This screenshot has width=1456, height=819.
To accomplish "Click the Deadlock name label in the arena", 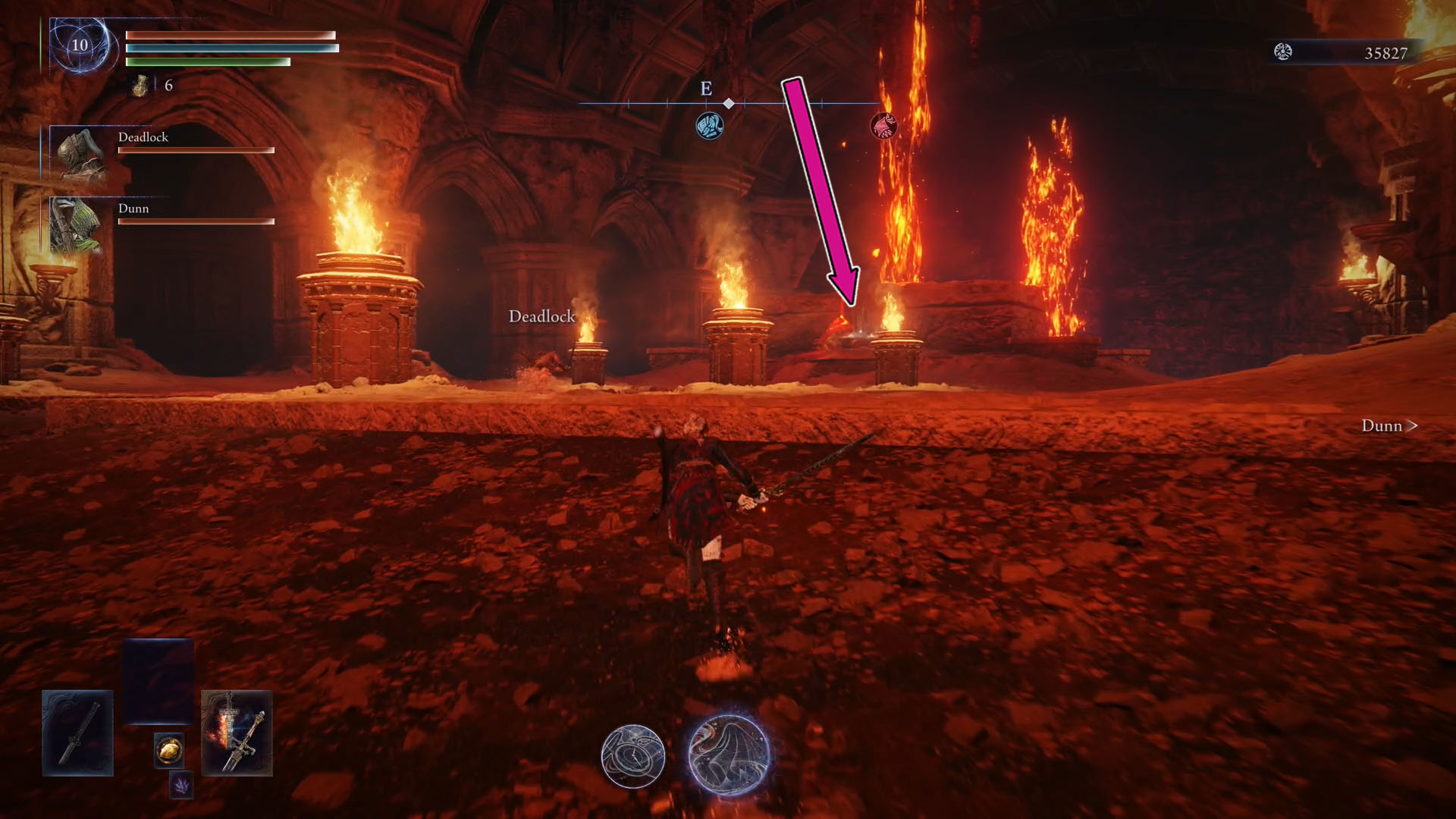I will coord(541,318).
